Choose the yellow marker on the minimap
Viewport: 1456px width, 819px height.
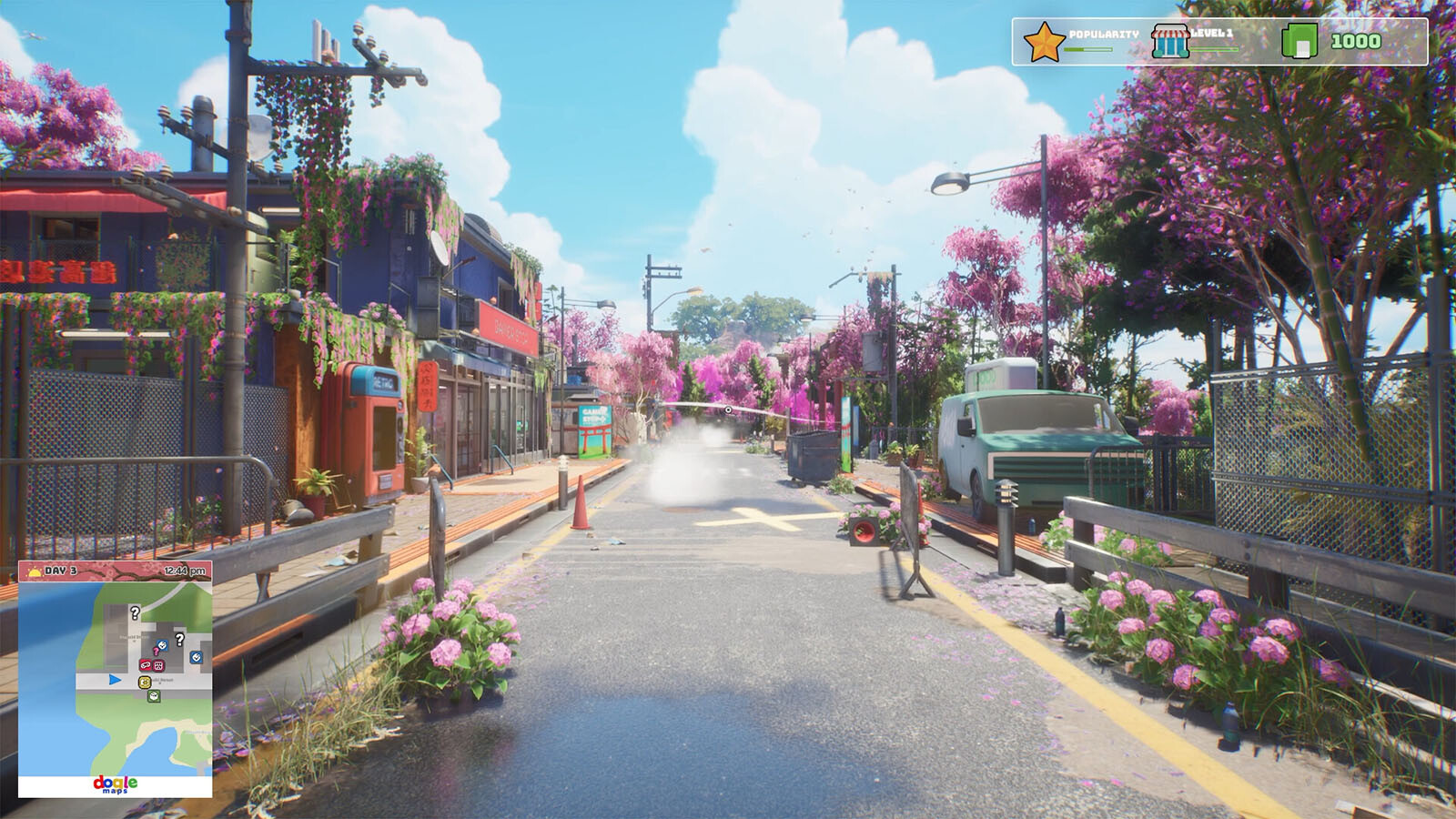coord(144,682)
